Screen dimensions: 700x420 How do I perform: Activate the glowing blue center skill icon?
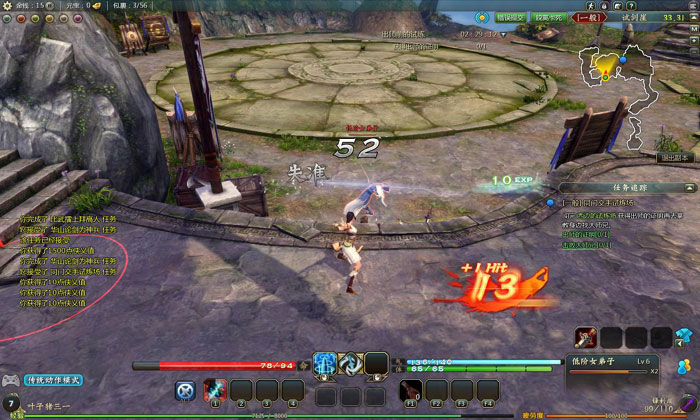coord(326,365)
